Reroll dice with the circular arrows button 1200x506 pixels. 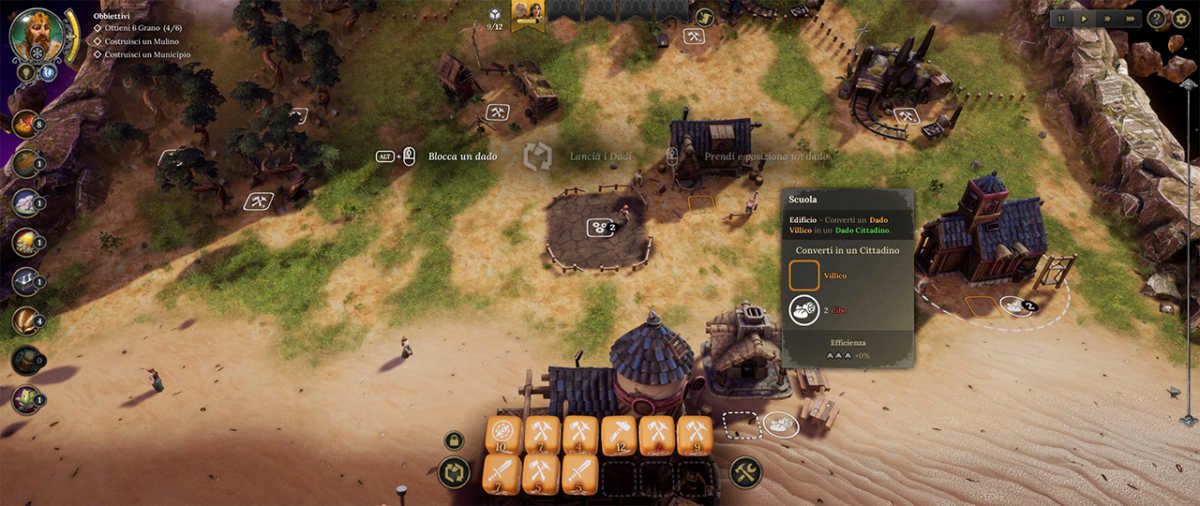tap(454, 472)
